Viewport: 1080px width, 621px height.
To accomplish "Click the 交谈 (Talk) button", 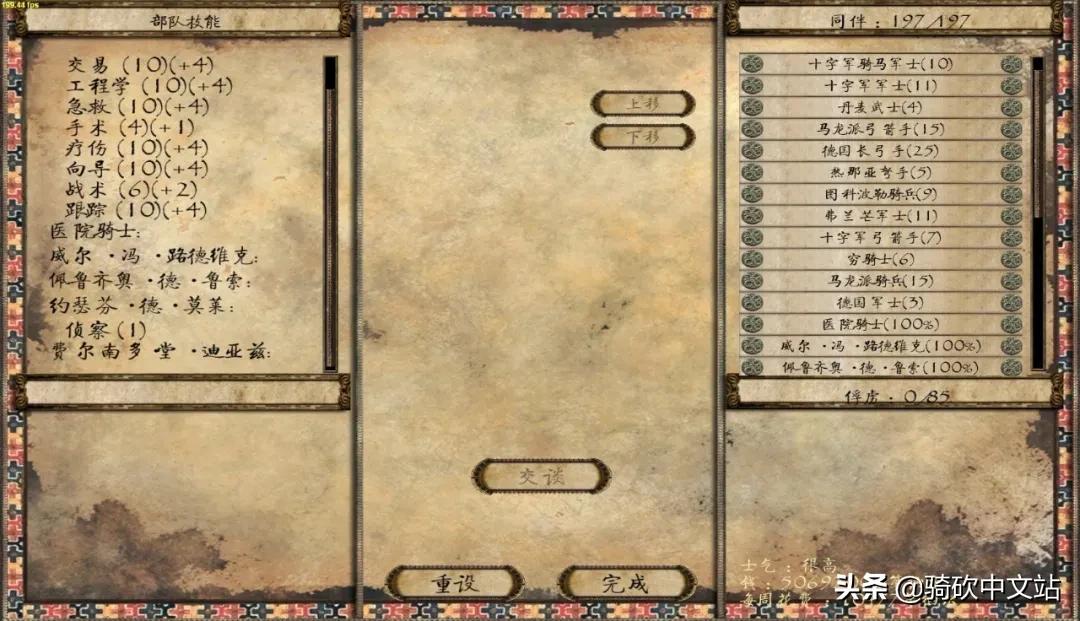I will coord(541,477).
